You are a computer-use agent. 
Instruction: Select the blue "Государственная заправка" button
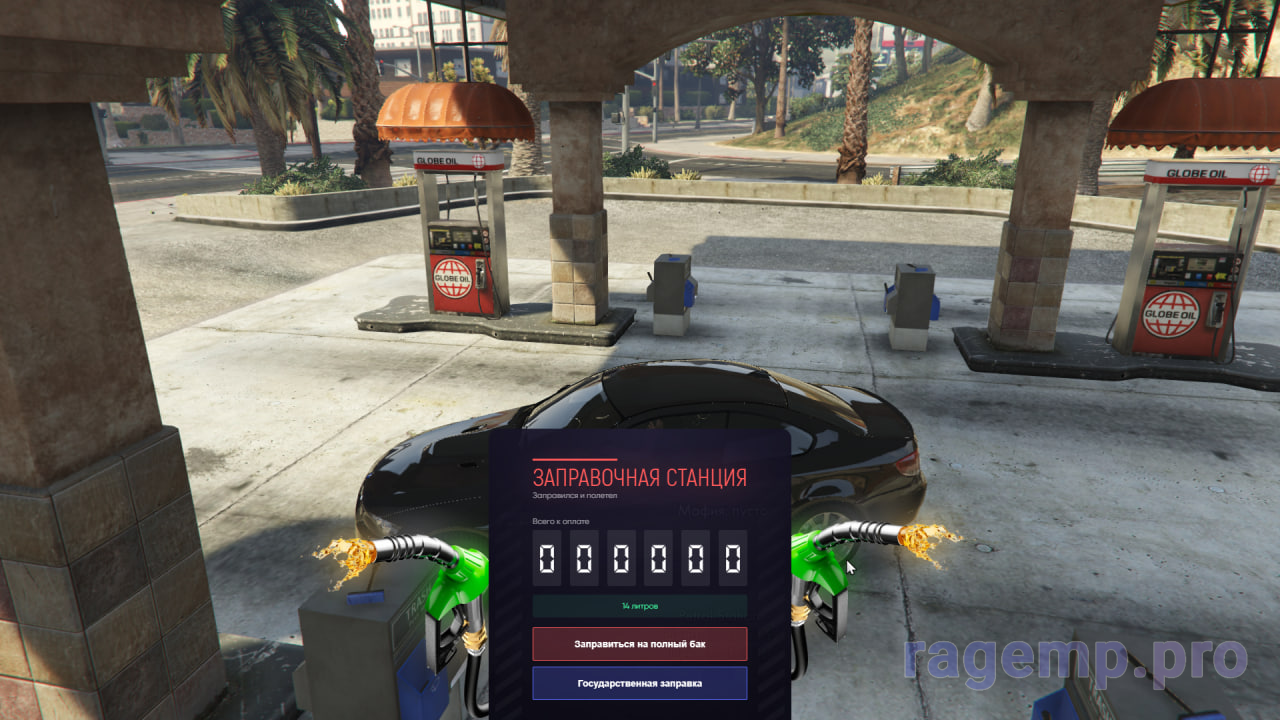point(639,684)
